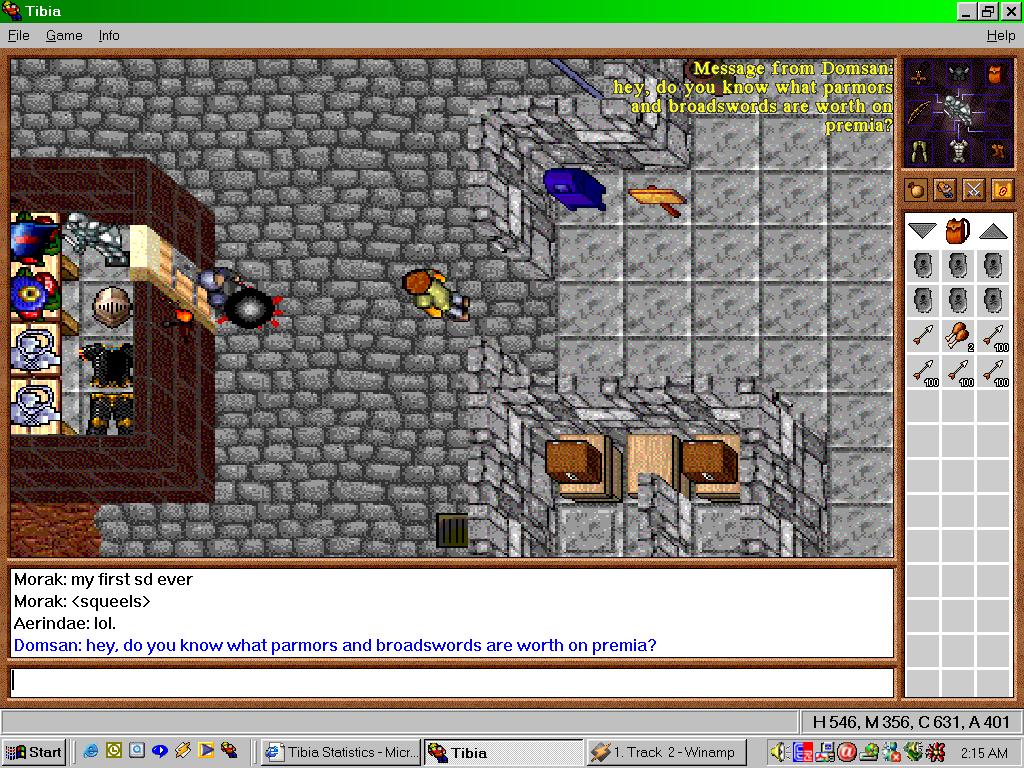Click the bag icon button
This screenshot has height=768, width=1024.
tap(916, 189)
